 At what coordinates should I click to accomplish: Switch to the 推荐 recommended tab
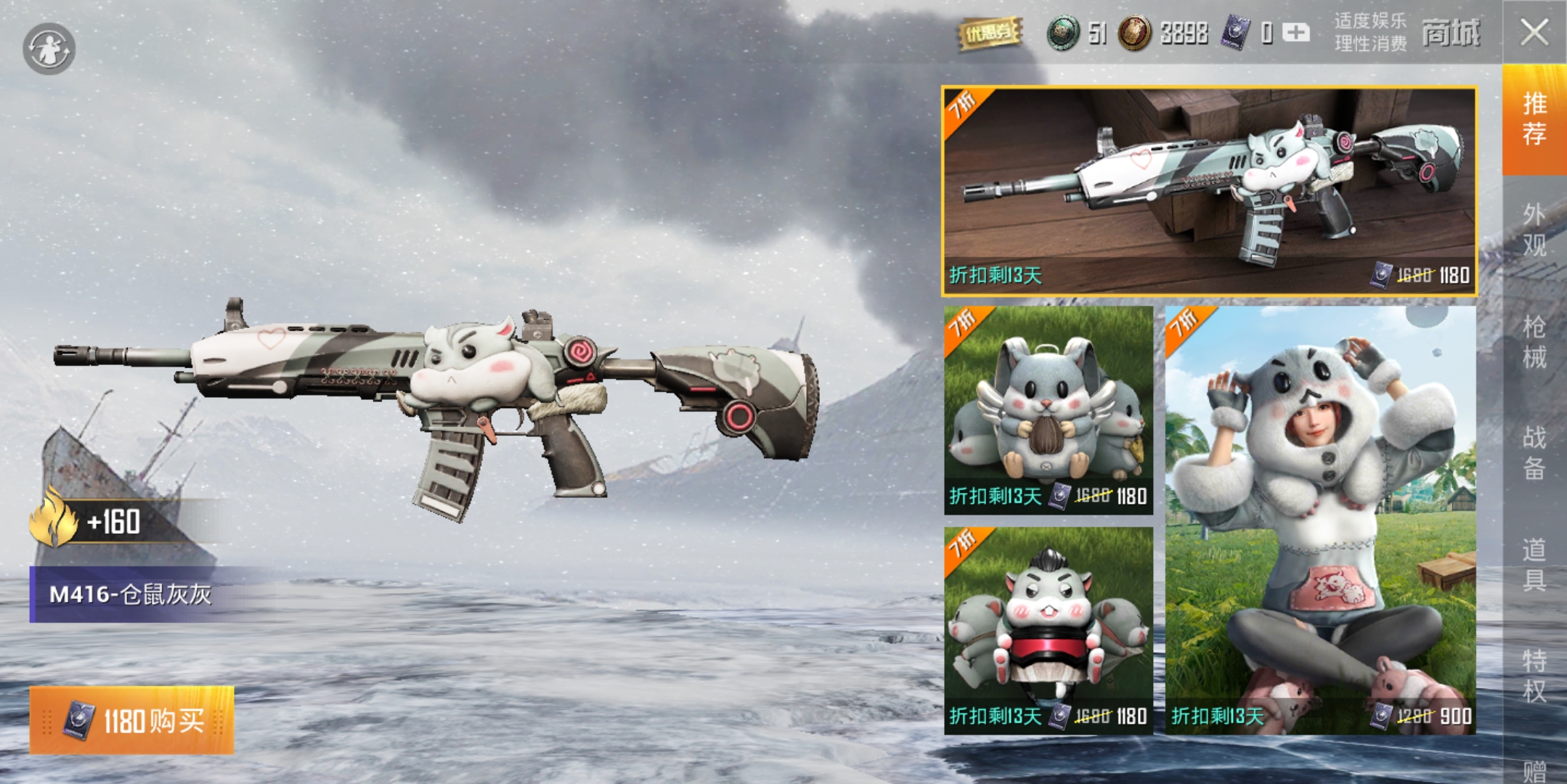coord(1534,119)
